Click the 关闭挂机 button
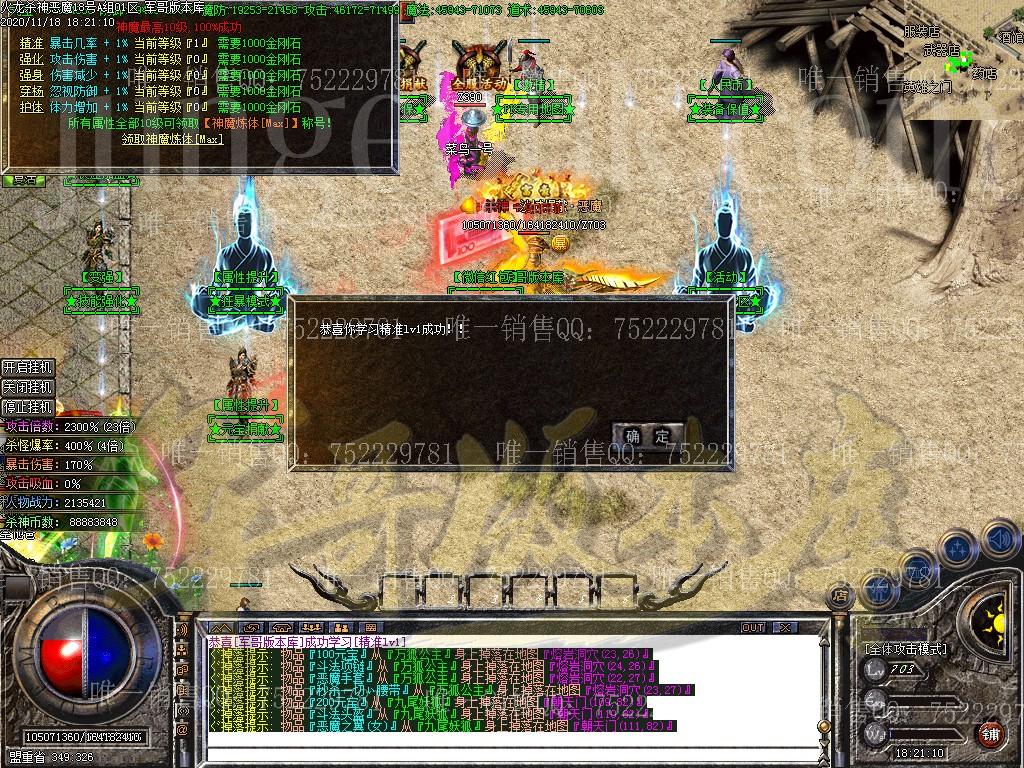The width and height of the screenshot is (1024, 768). tap(27, 388)
